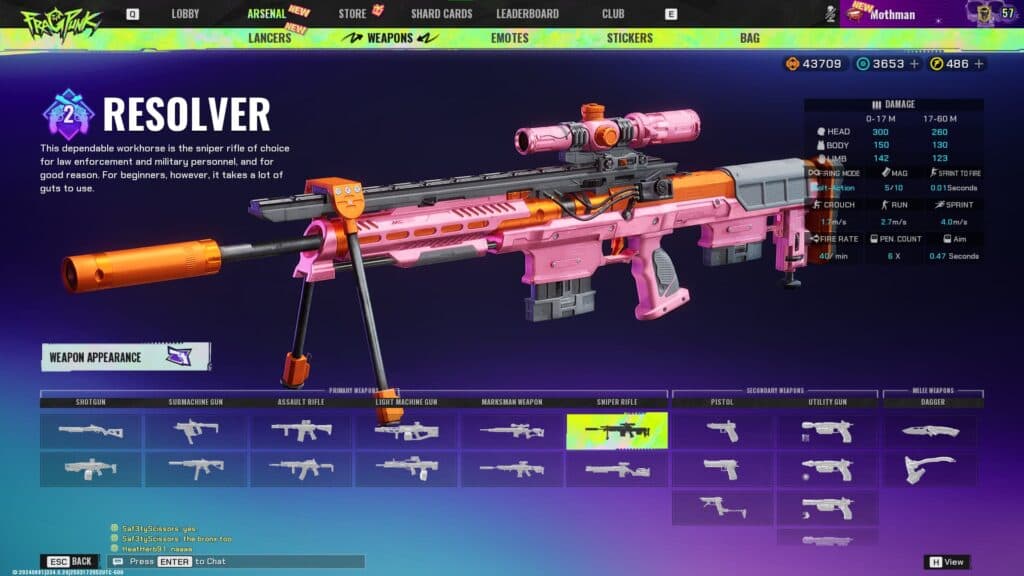The height and width of the screenshot is (576, 1024).
Task: Select the highlighted sniper rifle thumbnail
Action: [616, 430]
